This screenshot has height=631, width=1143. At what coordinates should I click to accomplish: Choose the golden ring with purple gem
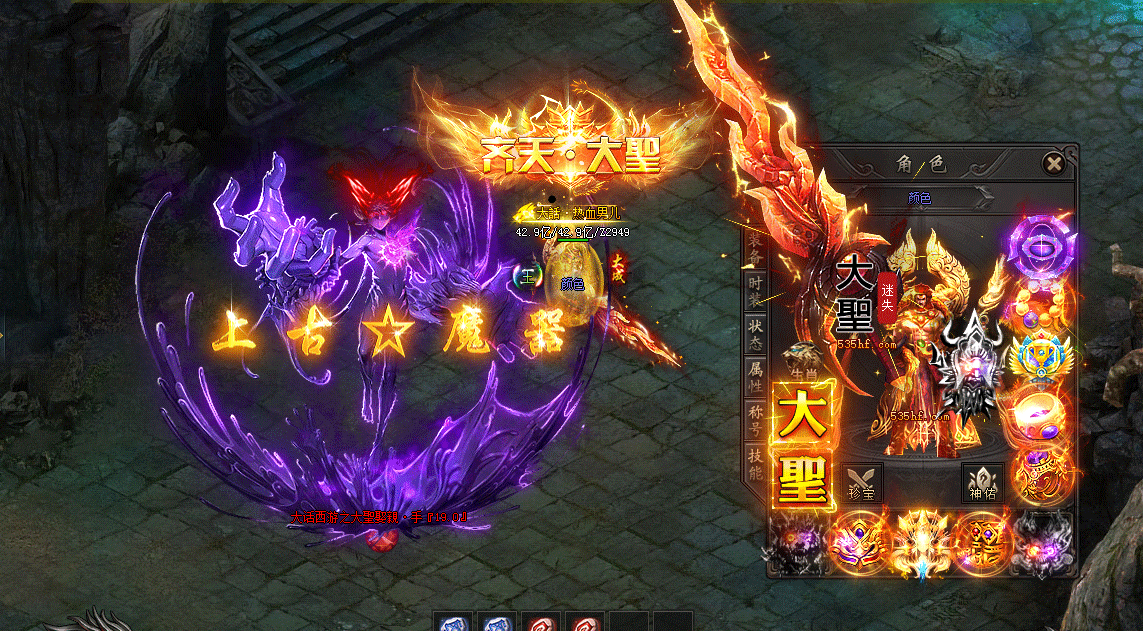pos(1040,410)
